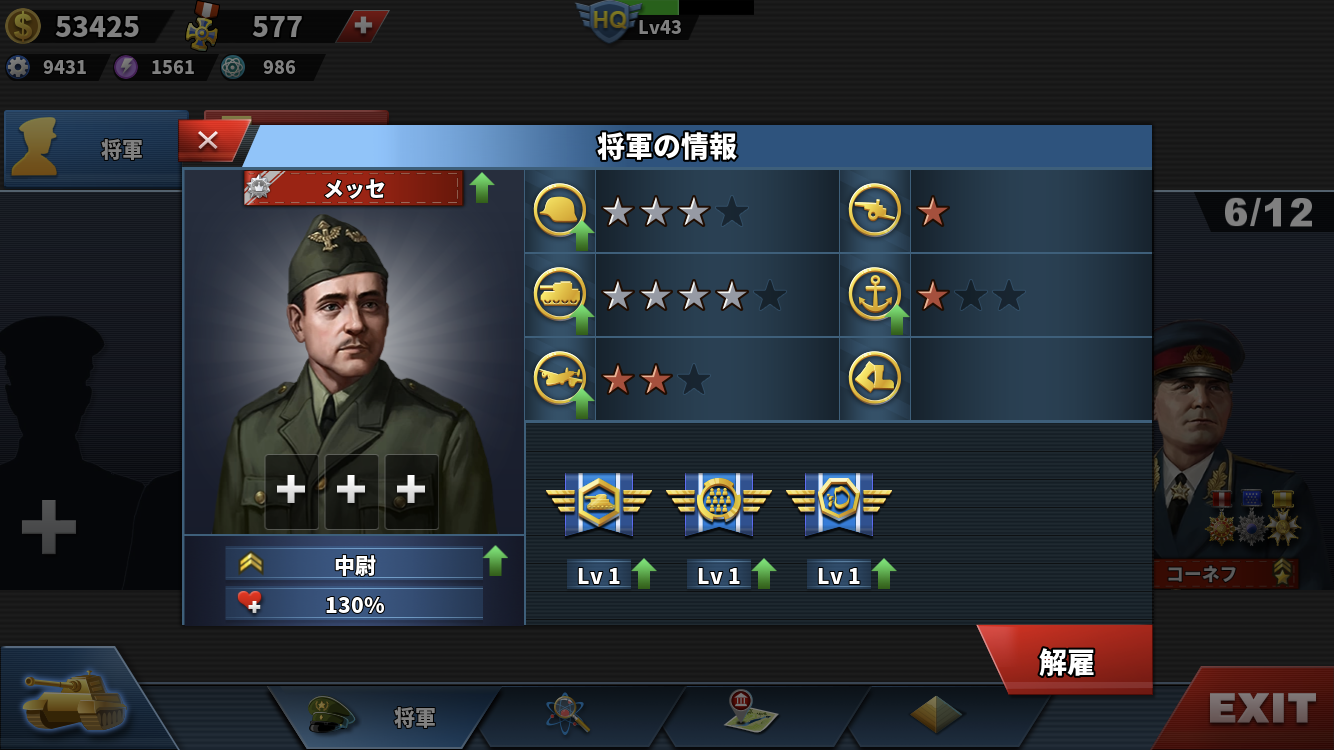Exit via the EXIT button
Image resolution: width=1334 pixels, height=750 pixels.
tap(1260, 708)
